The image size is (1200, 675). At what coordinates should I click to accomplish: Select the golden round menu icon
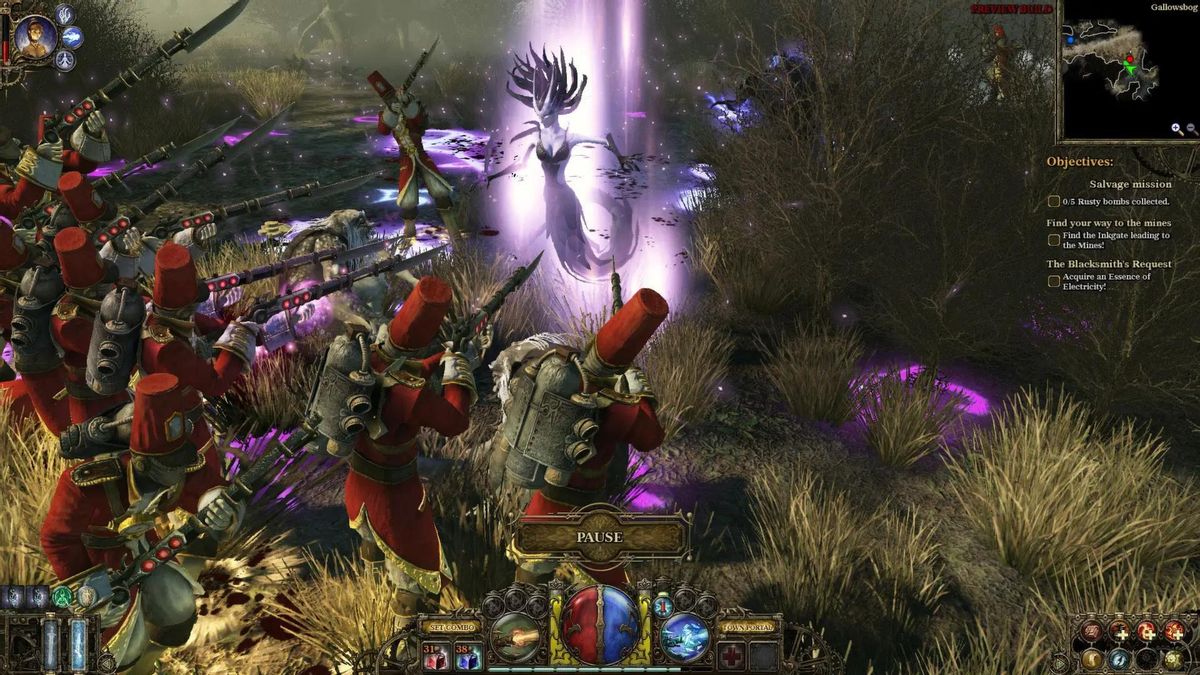click(1093, 659)
